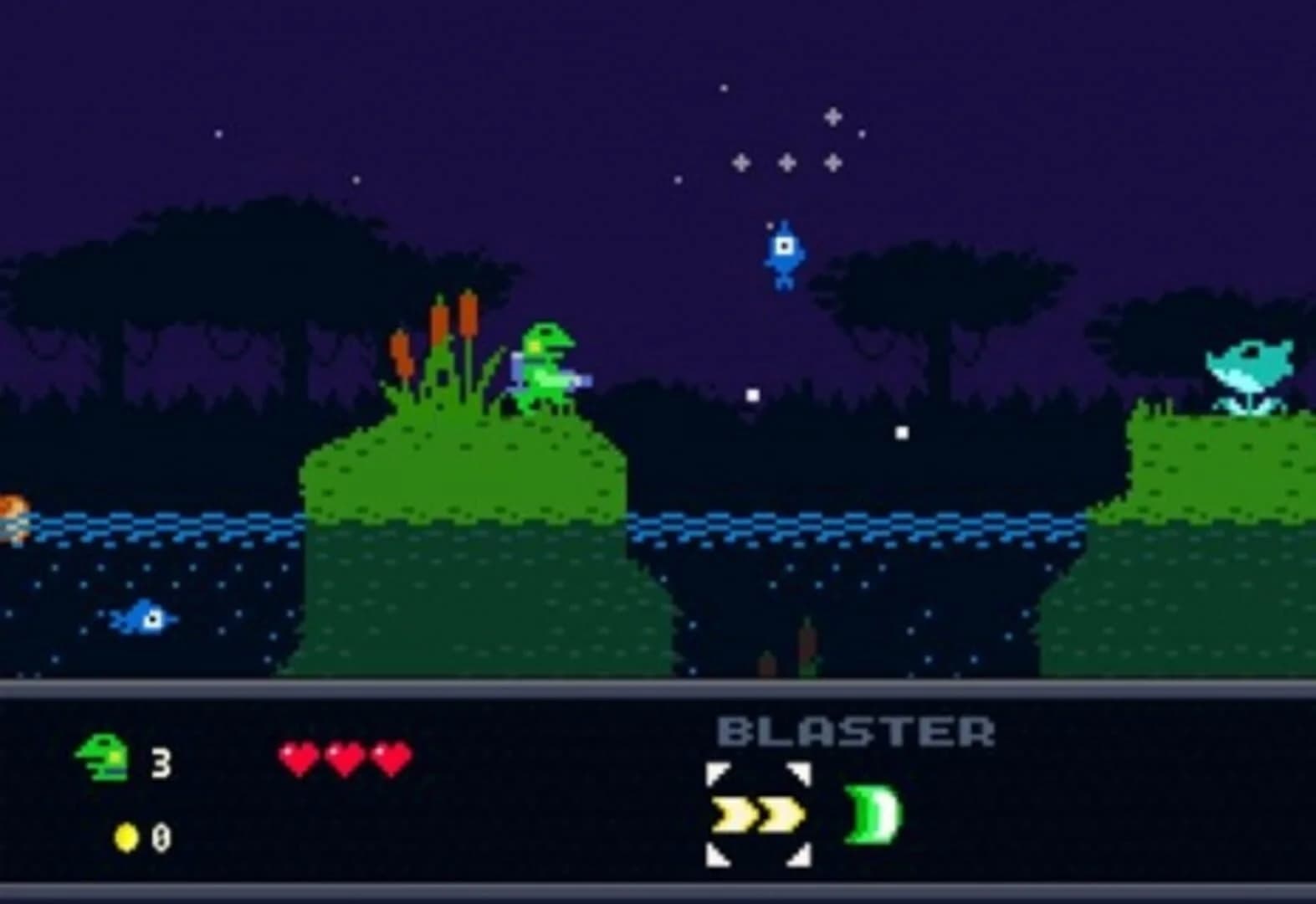Viewport: 1316px width, 904px height.
Task: Click the frog hero character holding the gun
Action: tap(544, 364)
